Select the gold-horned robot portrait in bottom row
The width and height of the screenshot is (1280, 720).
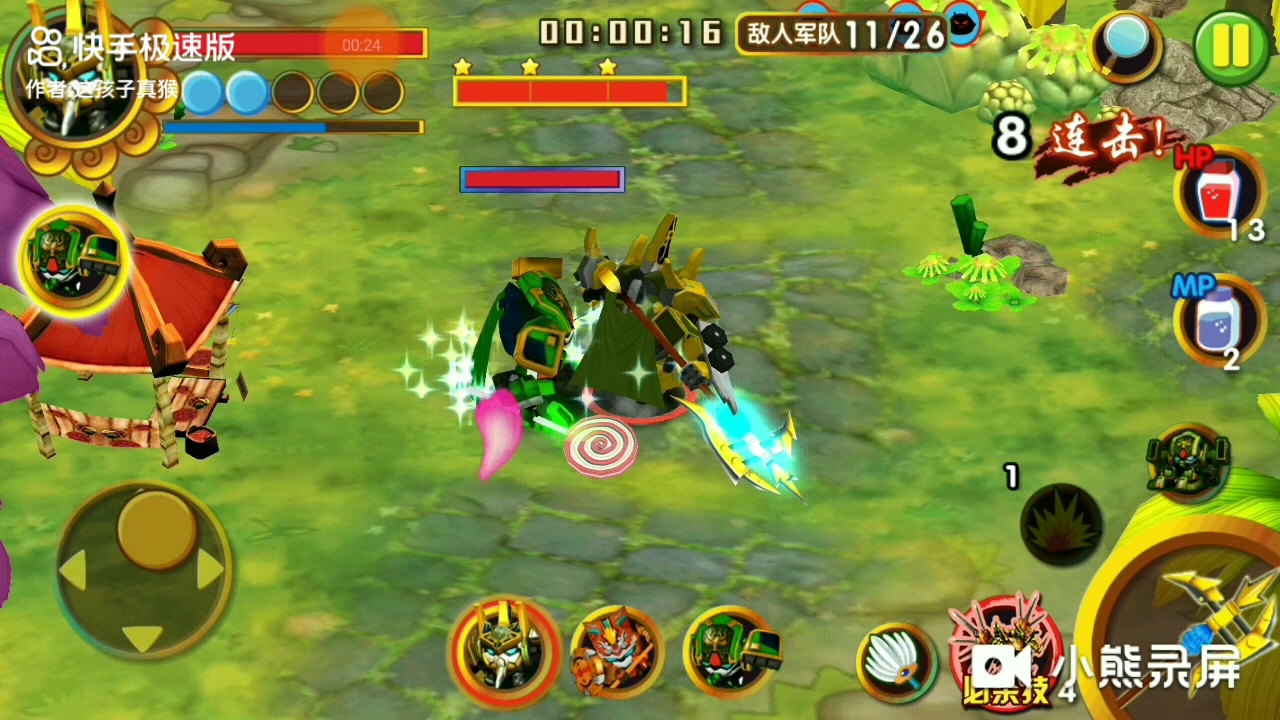(504, 652)
